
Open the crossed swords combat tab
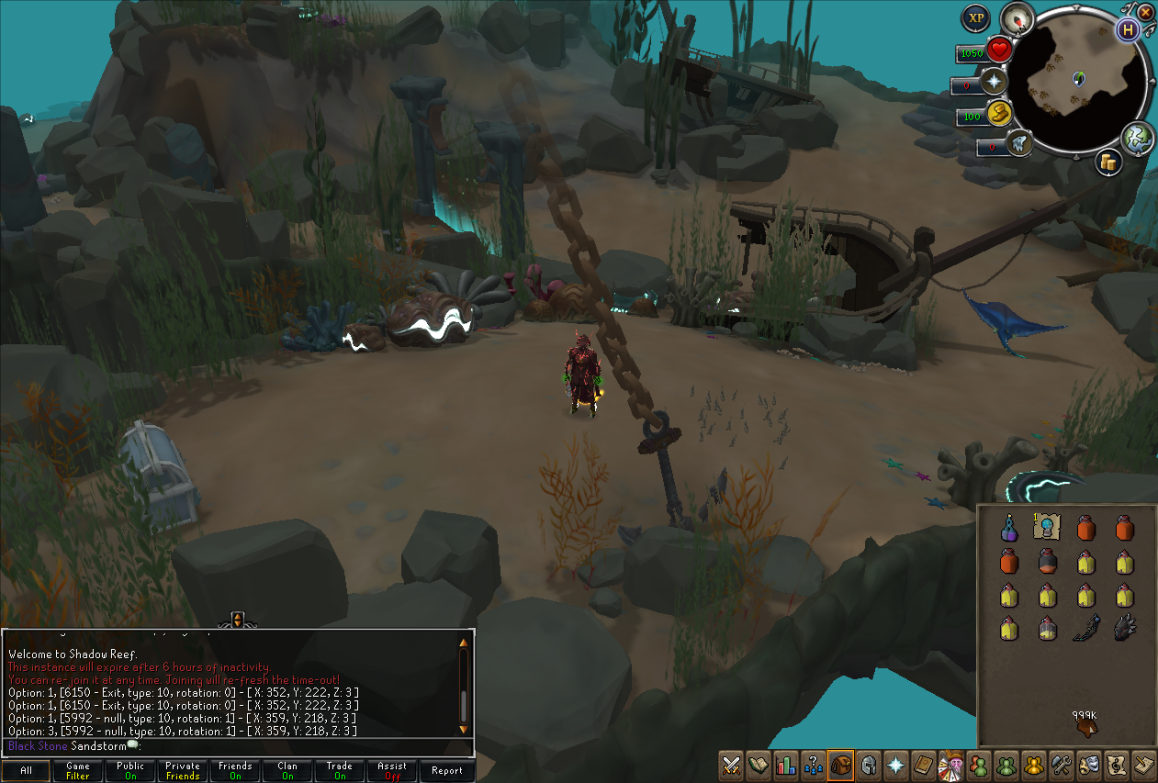[x=731, y=765]
